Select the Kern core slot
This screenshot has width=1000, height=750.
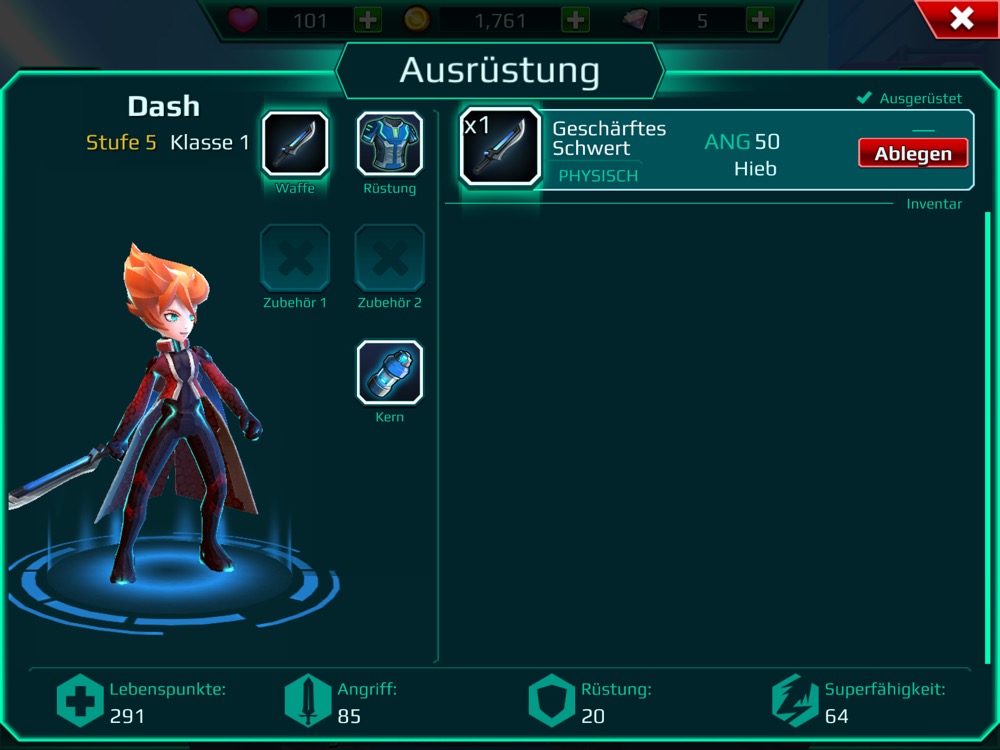(390, 373)
